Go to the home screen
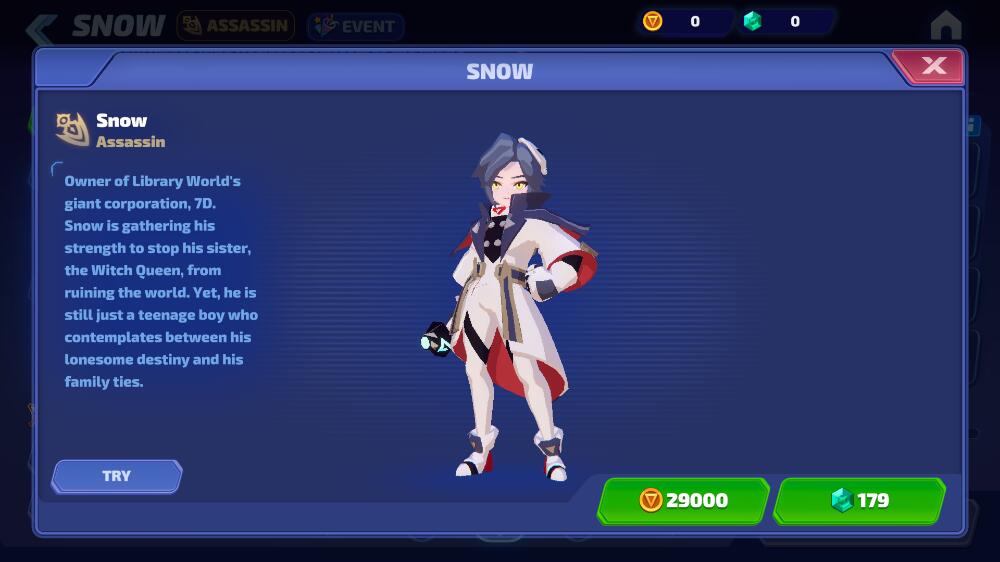The image size is (1000, 562). pos(945,24)
